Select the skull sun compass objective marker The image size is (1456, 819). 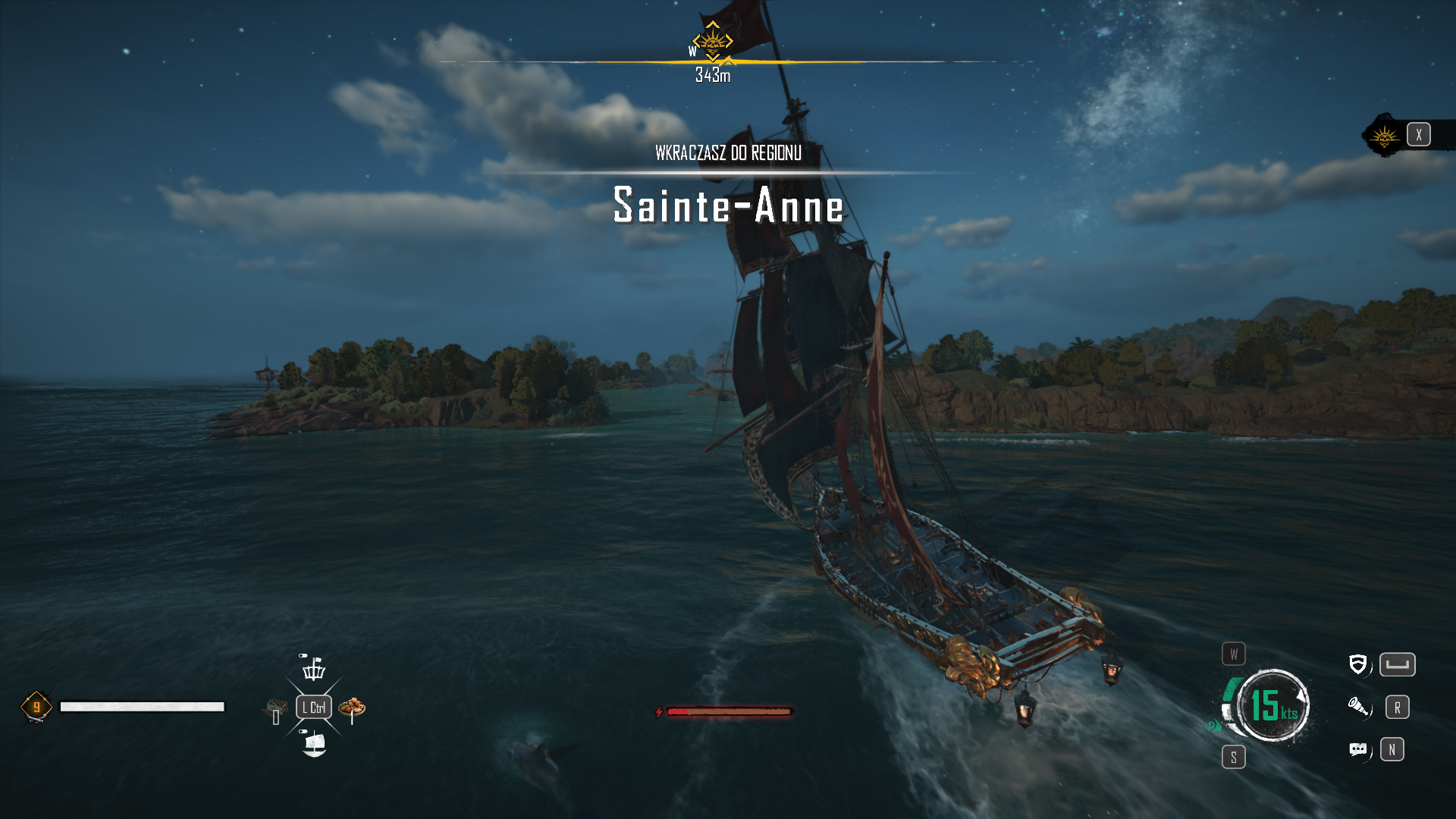tap(712, 42)
